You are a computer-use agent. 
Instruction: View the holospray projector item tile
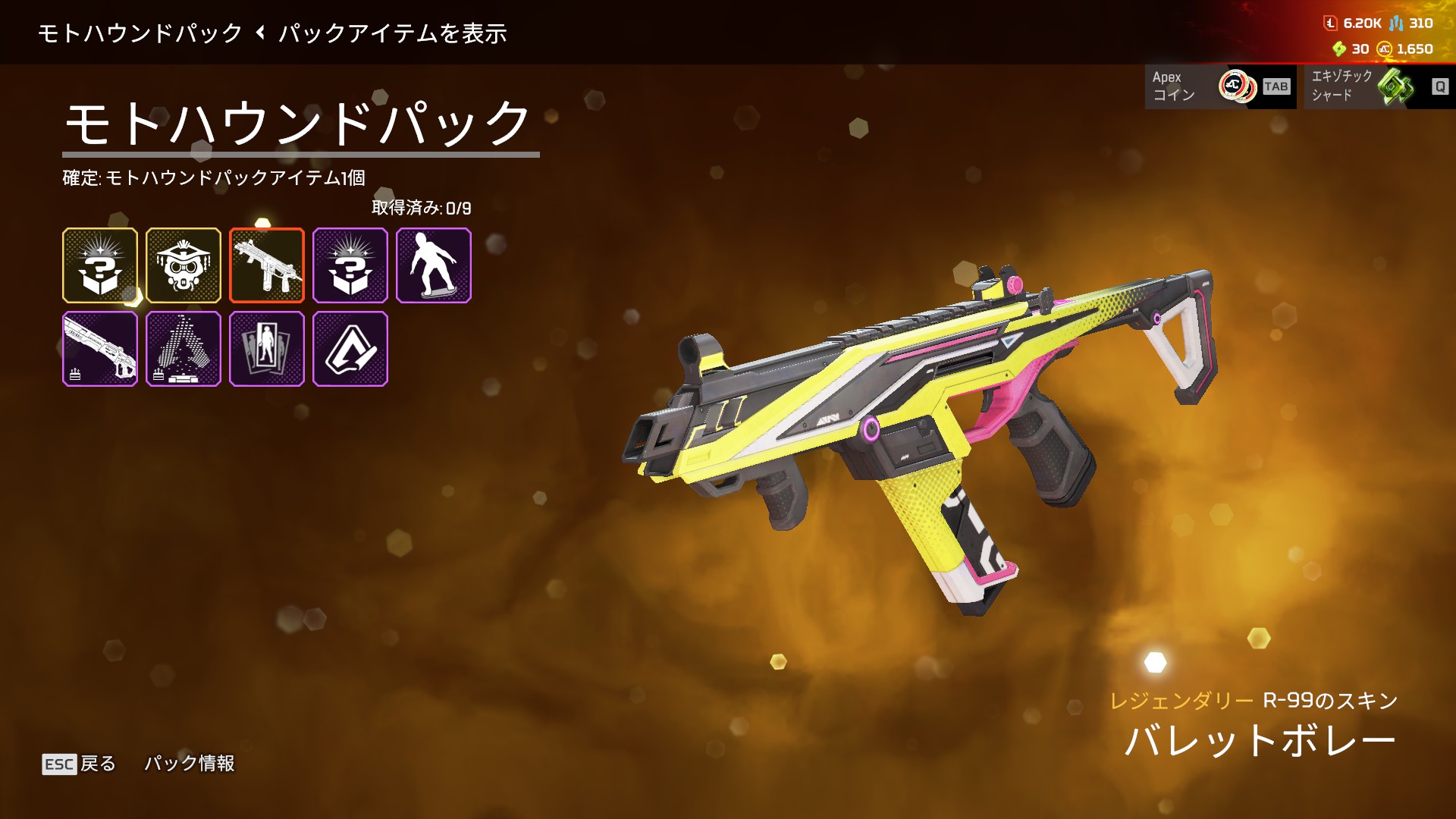tap(184, 349)
